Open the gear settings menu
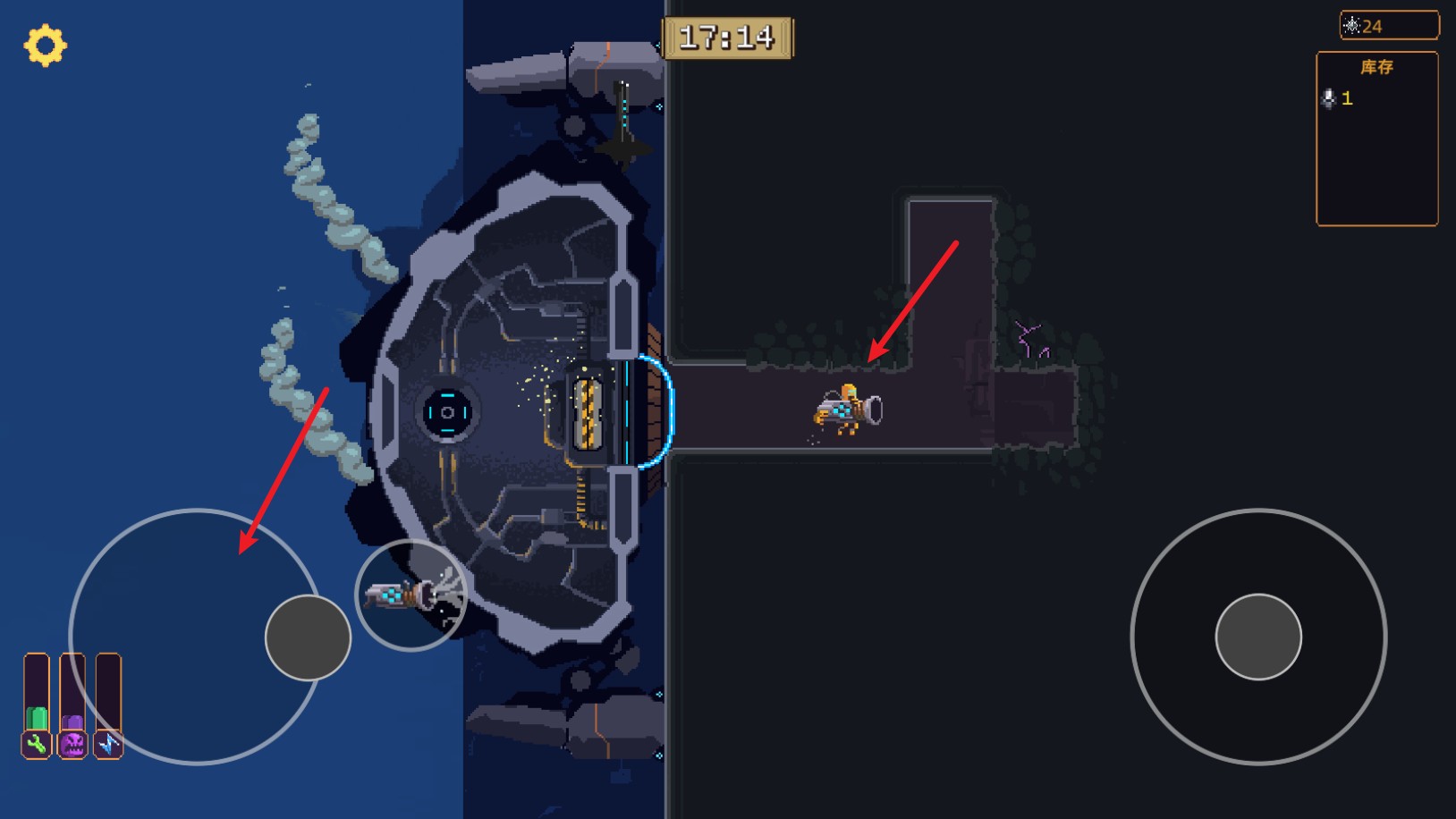Viewport: 1456px width, 819px height. (x=45, y=46)
